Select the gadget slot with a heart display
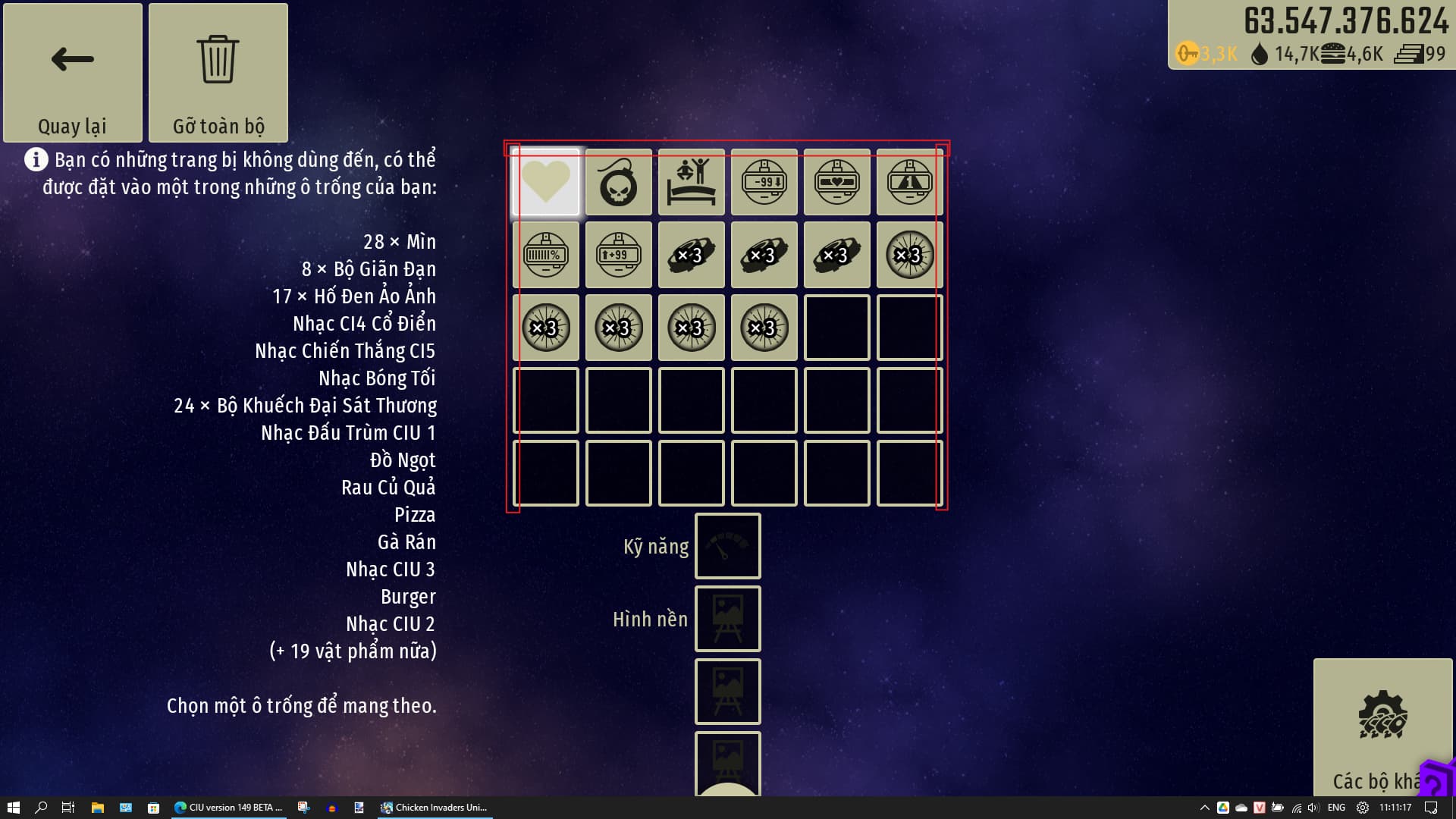The height and width of the screenshot is (819, 1456). pos(837,182)
